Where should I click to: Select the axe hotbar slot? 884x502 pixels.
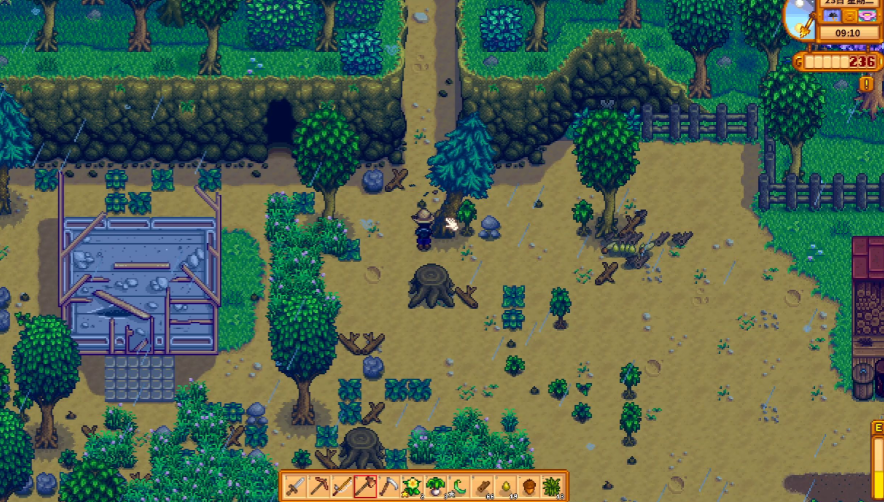365,487
